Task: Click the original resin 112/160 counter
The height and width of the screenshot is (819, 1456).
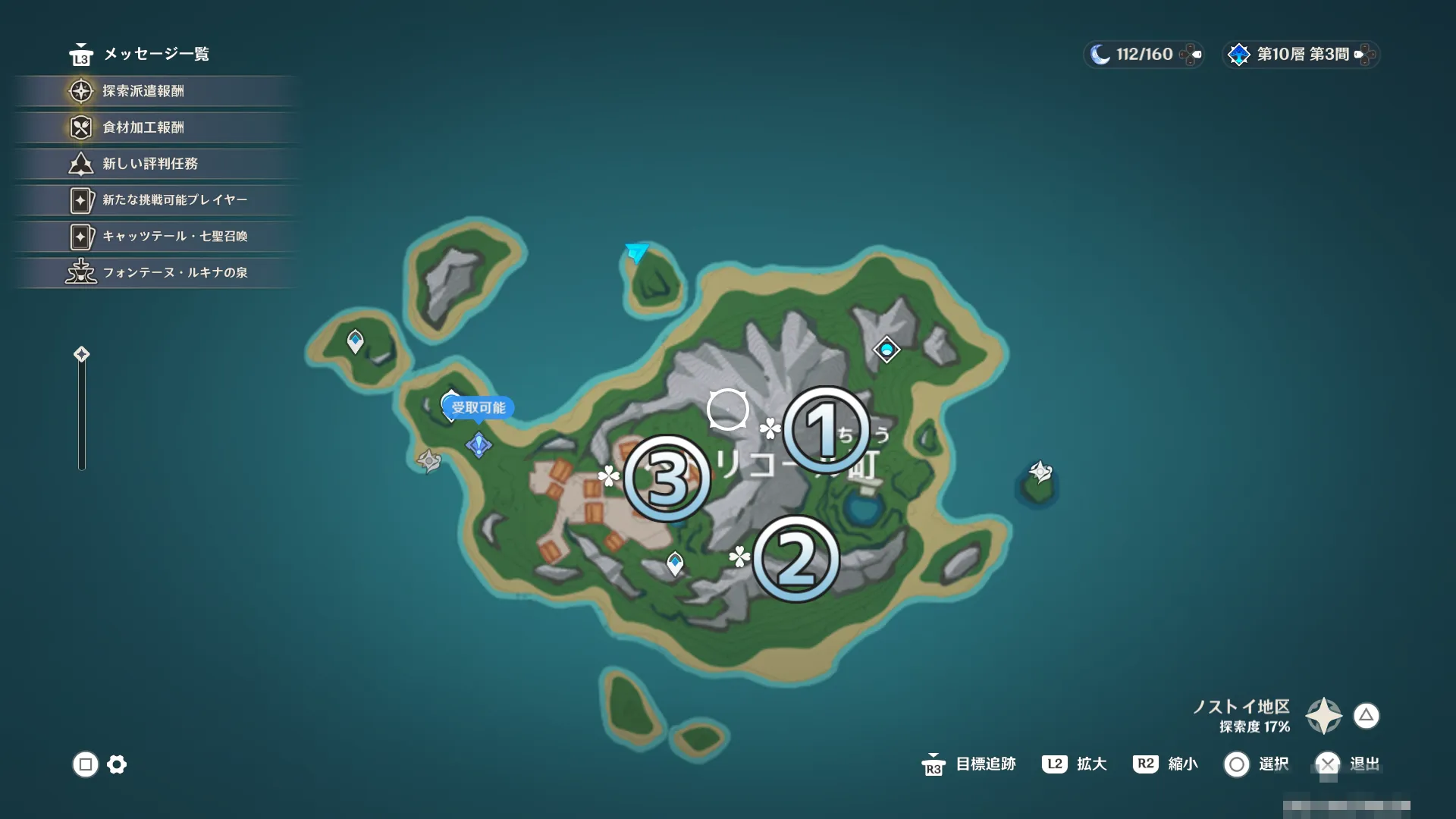Action: (x=1144, y=55)
